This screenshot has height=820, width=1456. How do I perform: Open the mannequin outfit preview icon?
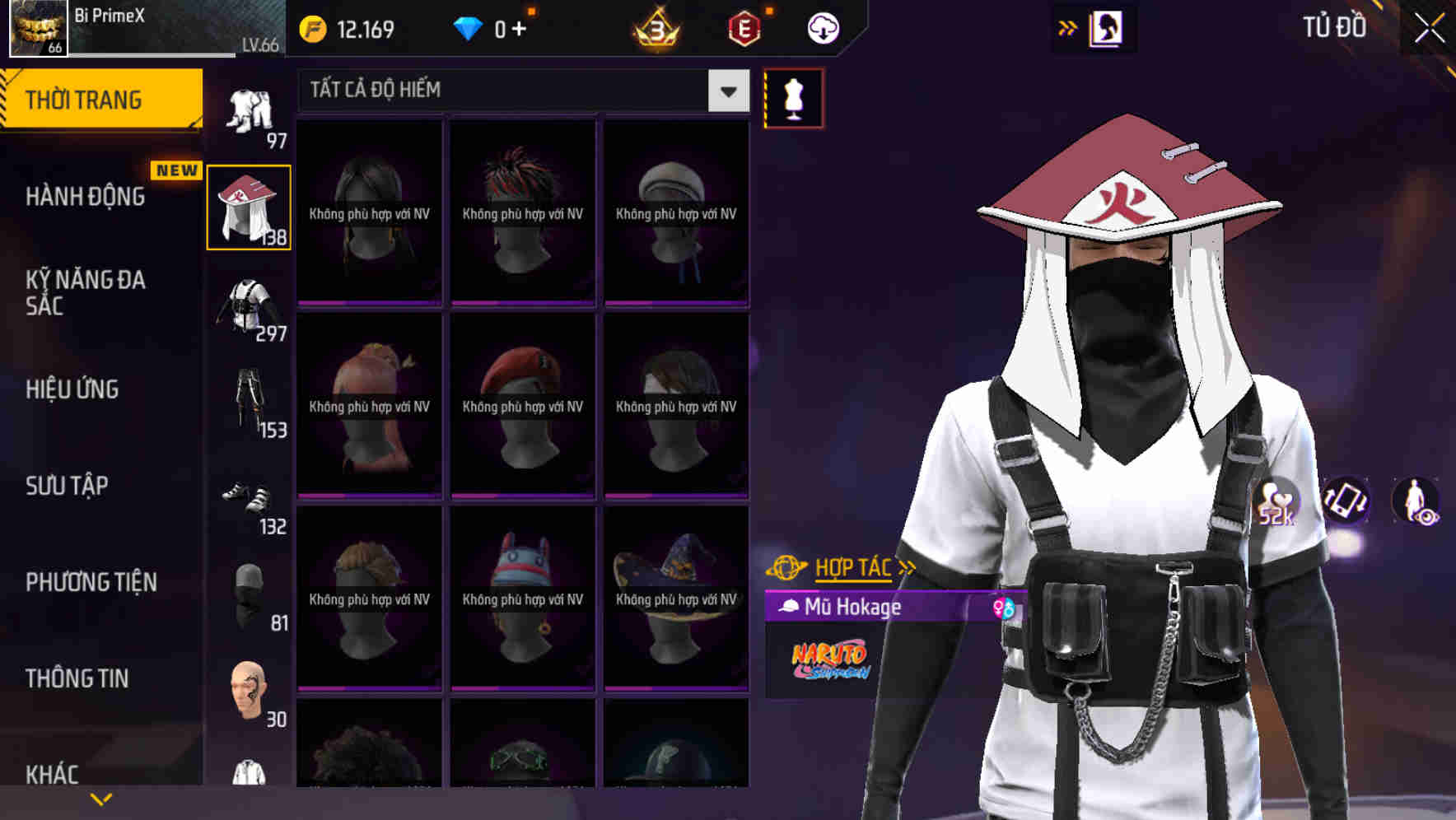tap(793, 99)
